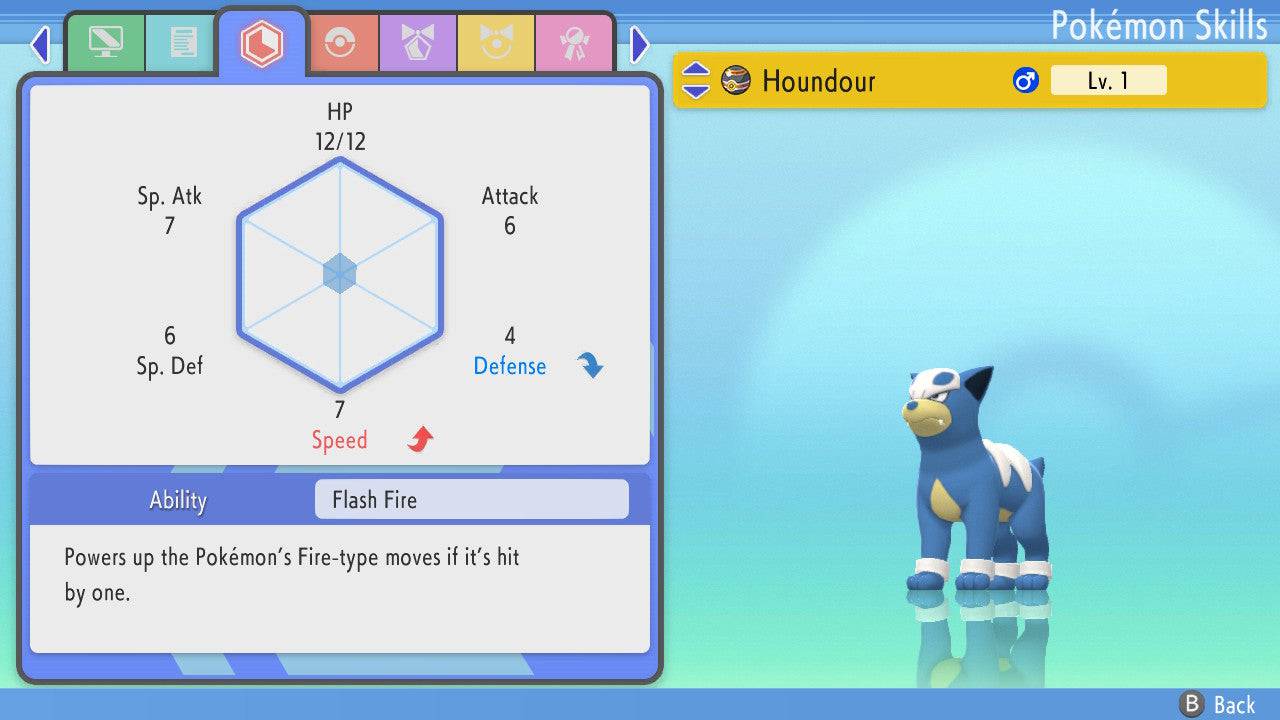Image resolution: width=1280 pixels, height=720 pixels.
Task: Switch to the purple bow contest tab
Action: 417,42
